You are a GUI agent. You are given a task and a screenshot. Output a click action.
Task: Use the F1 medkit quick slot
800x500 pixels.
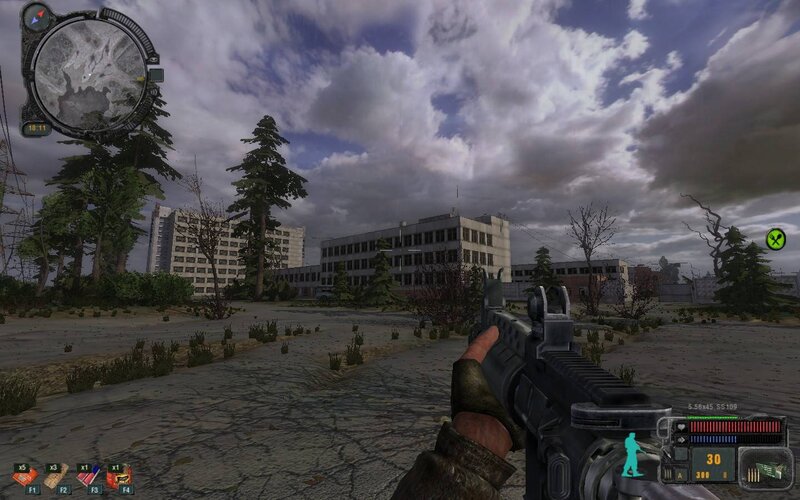[25, 478]
